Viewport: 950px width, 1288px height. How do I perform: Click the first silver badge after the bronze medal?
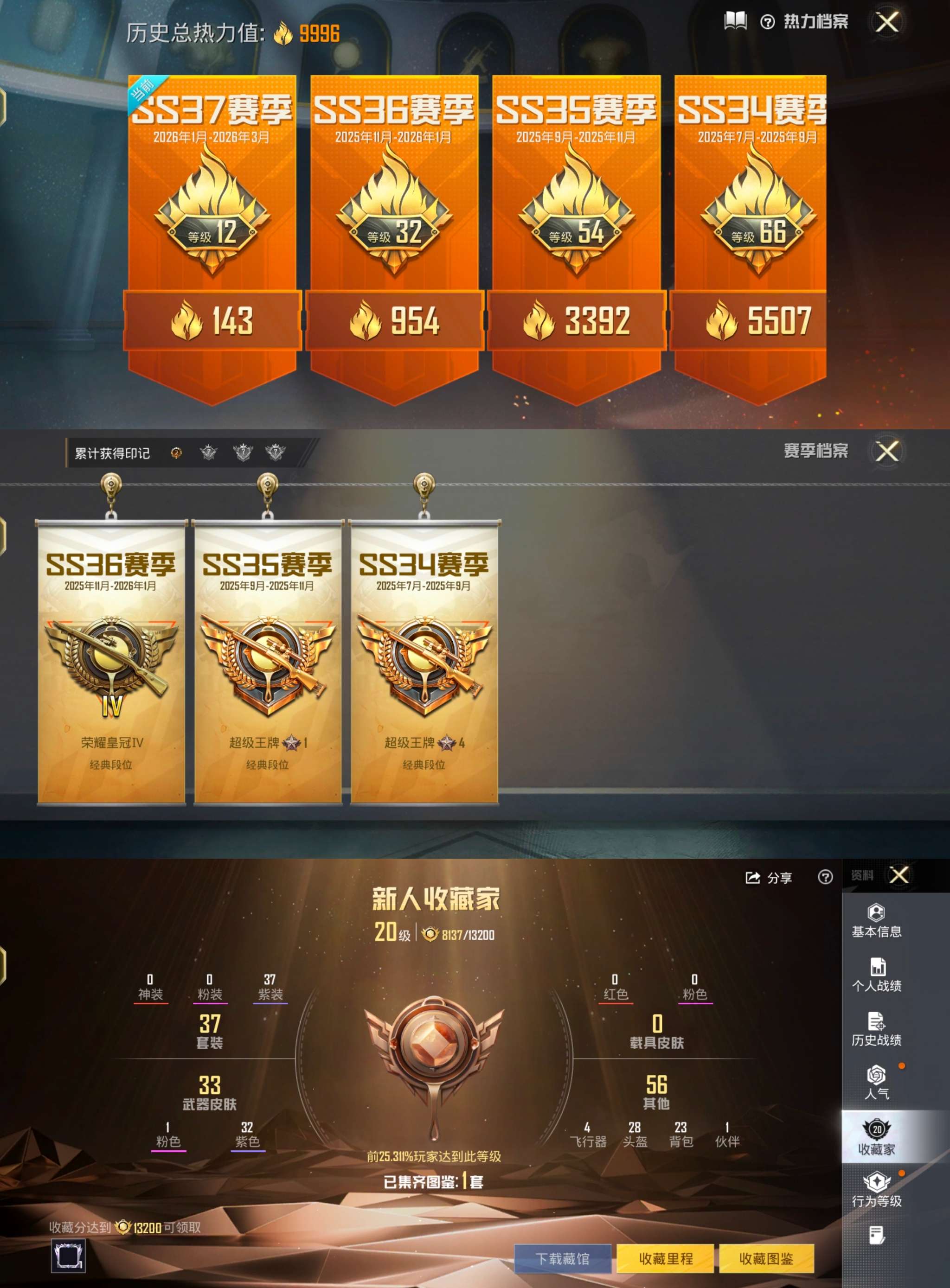point(209,453)
